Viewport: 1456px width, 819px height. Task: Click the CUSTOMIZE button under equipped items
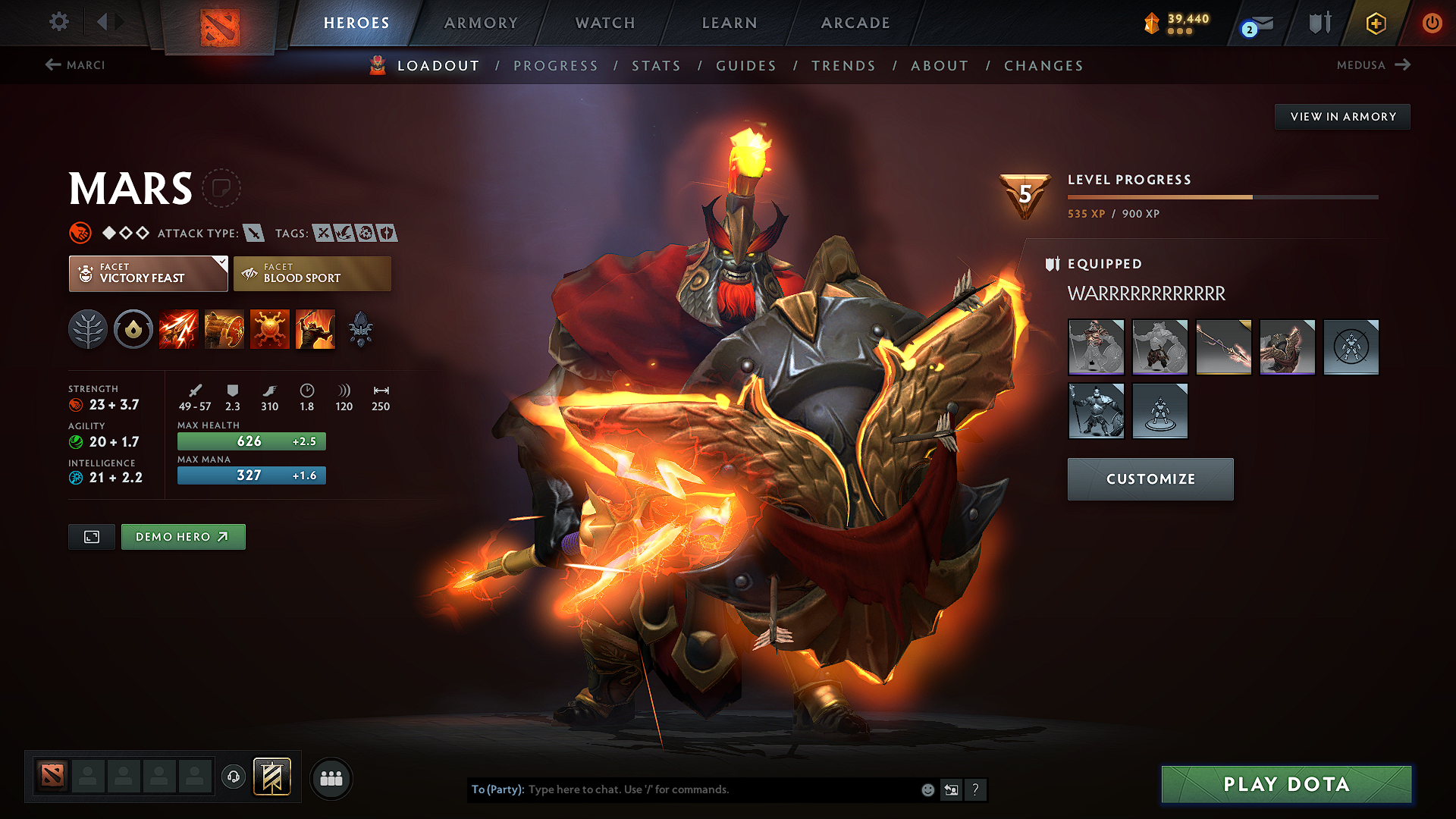coord(1150,479)
